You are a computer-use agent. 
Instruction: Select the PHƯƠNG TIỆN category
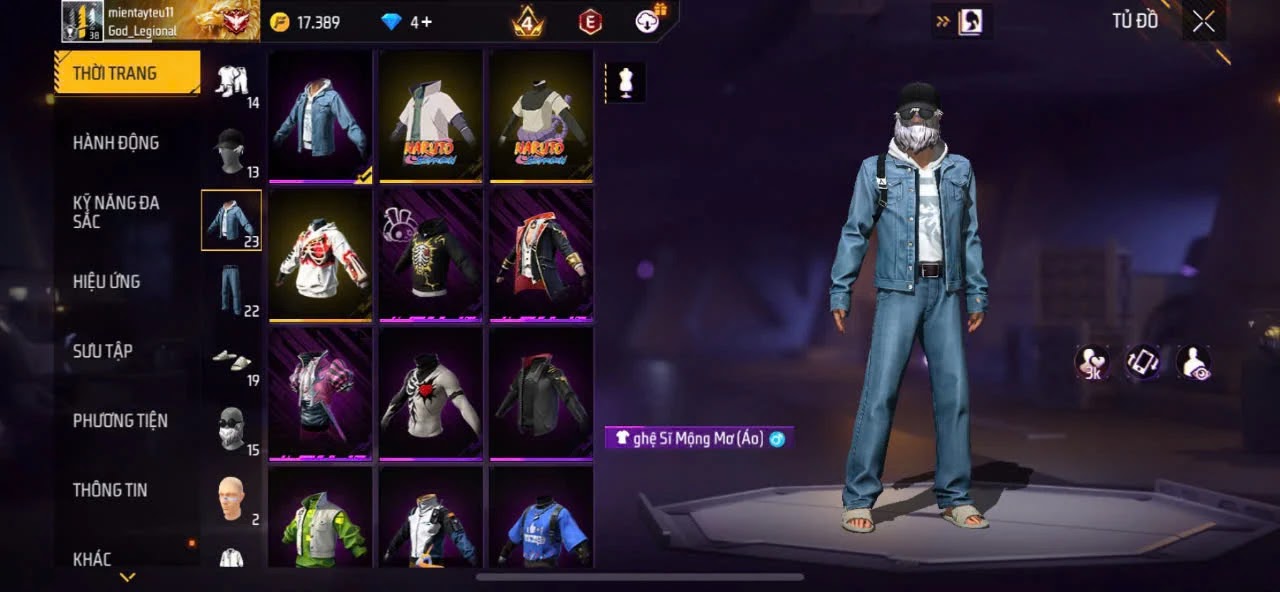(x=120, y=421)
